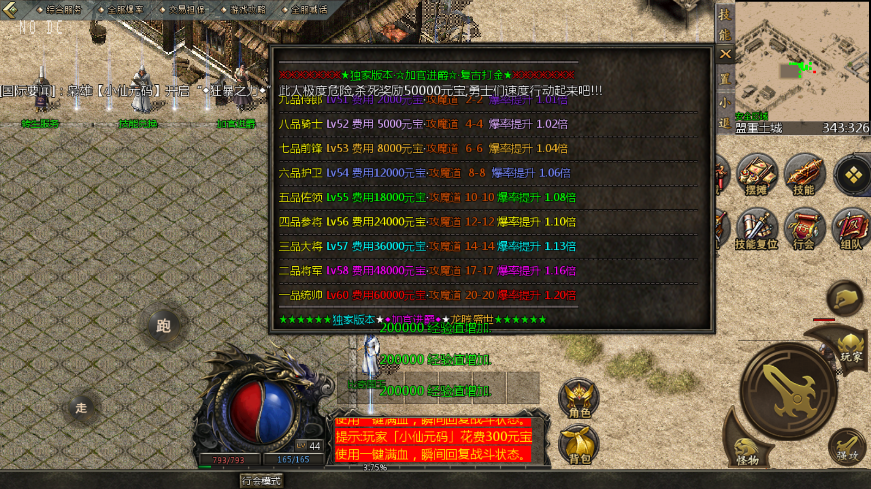Open the 综合服务 top menu tab
Viewport: 871px width, 489px height.
pyautogui.click(x=59, y=8)
